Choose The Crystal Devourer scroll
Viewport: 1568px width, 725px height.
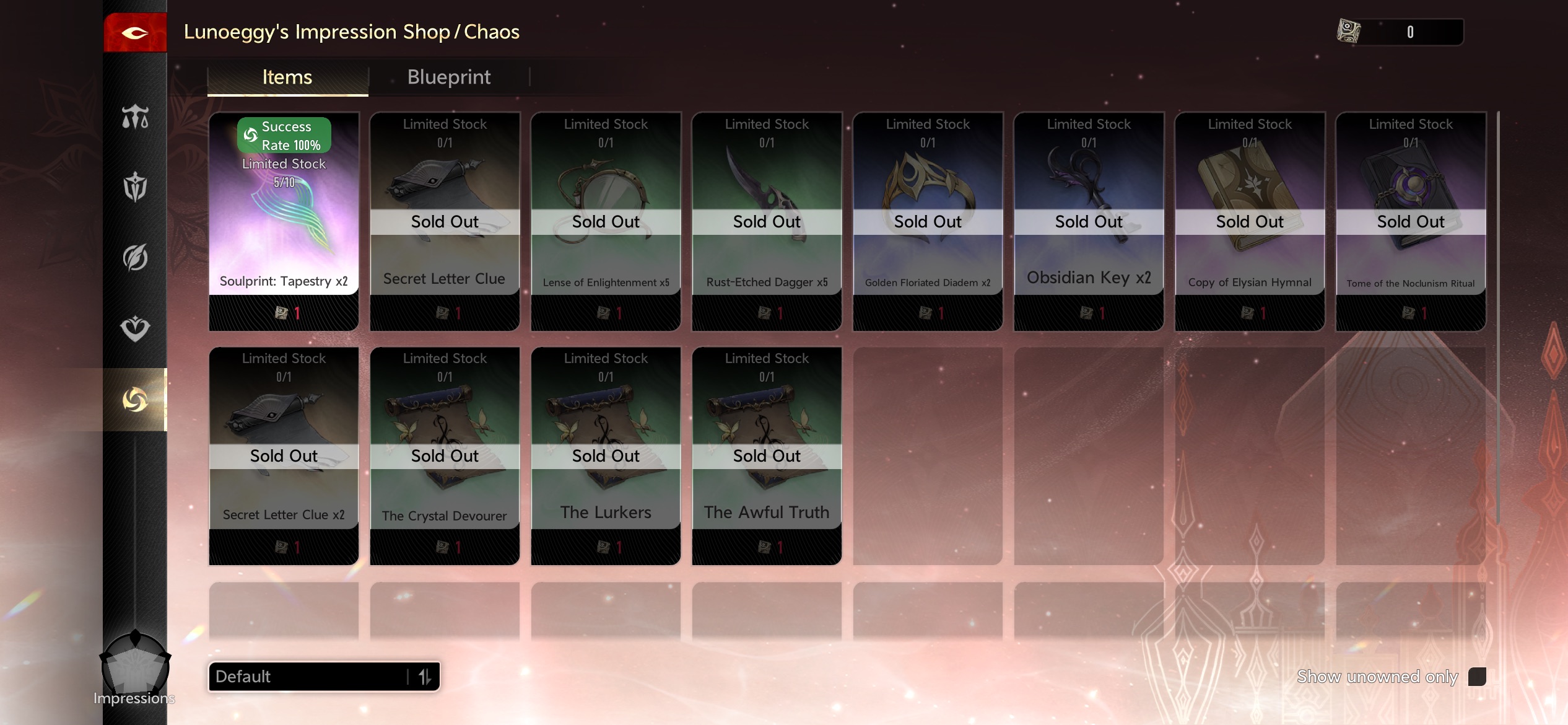click(445, 455)
